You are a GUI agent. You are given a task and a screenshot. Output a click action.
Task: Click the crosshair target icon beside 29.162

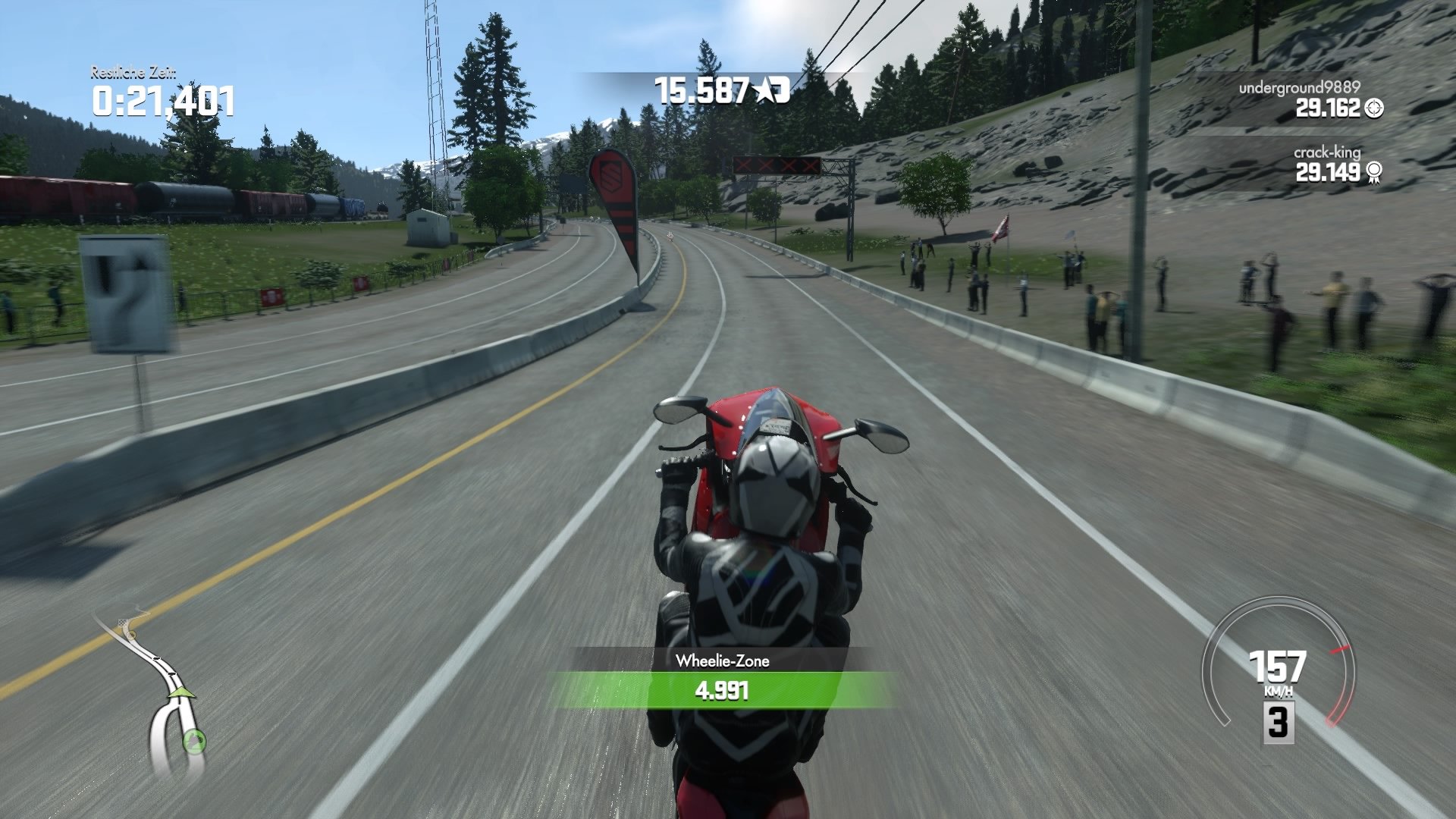1374,109
